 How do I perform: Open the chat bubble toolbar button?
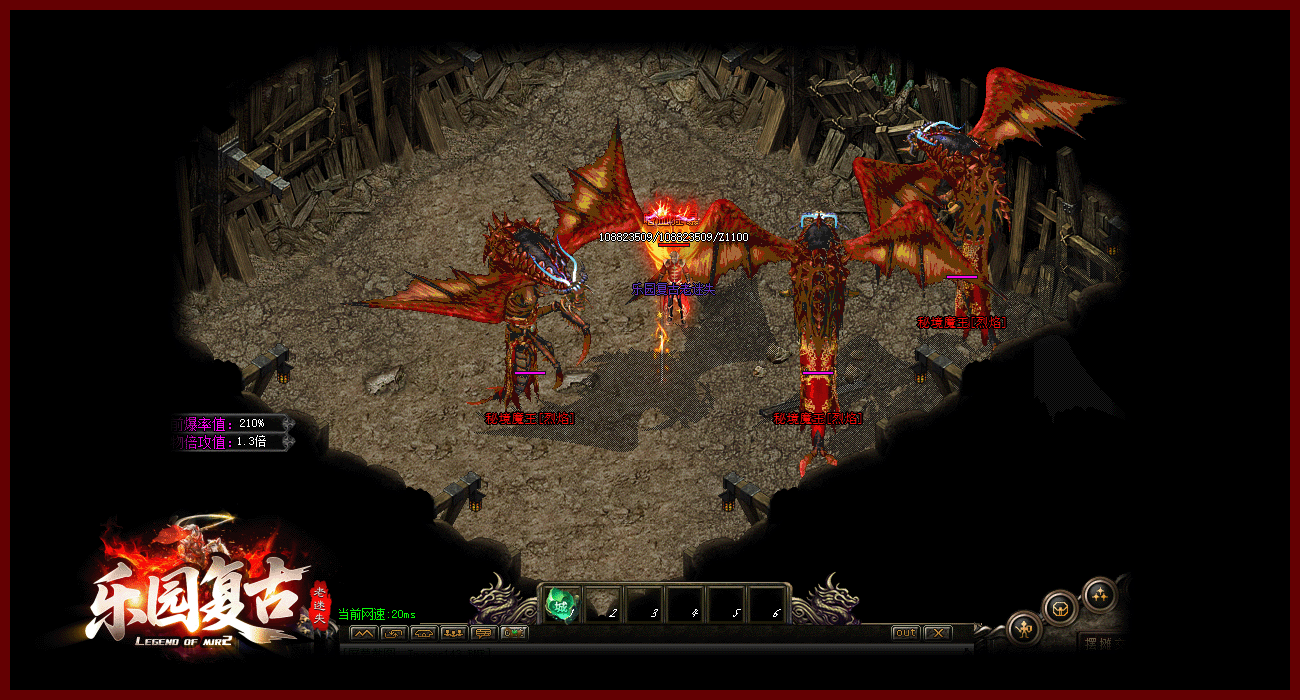click(484, 633)
